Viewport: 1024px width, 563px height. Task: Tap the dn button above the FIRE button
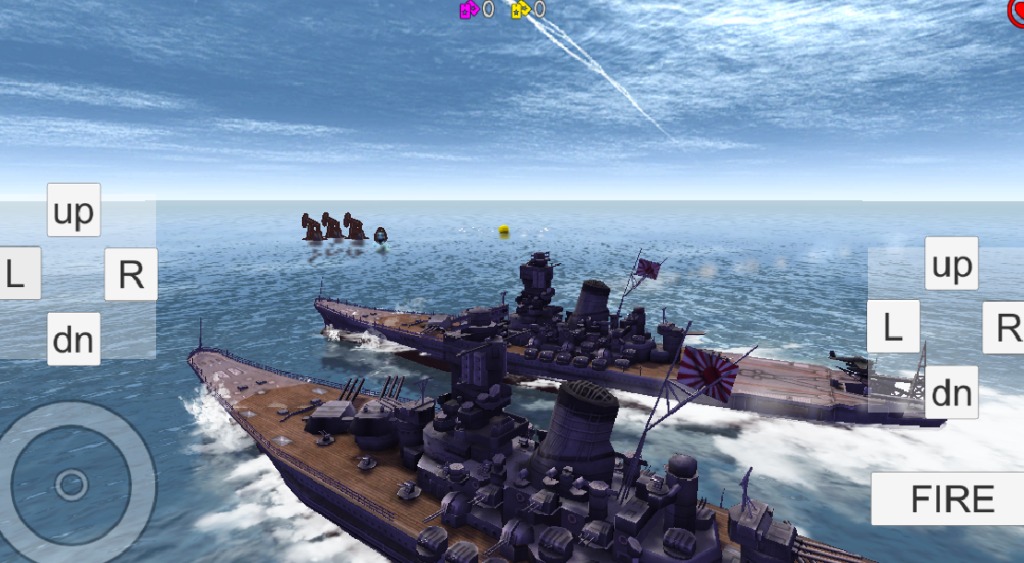tap(951, 392)
